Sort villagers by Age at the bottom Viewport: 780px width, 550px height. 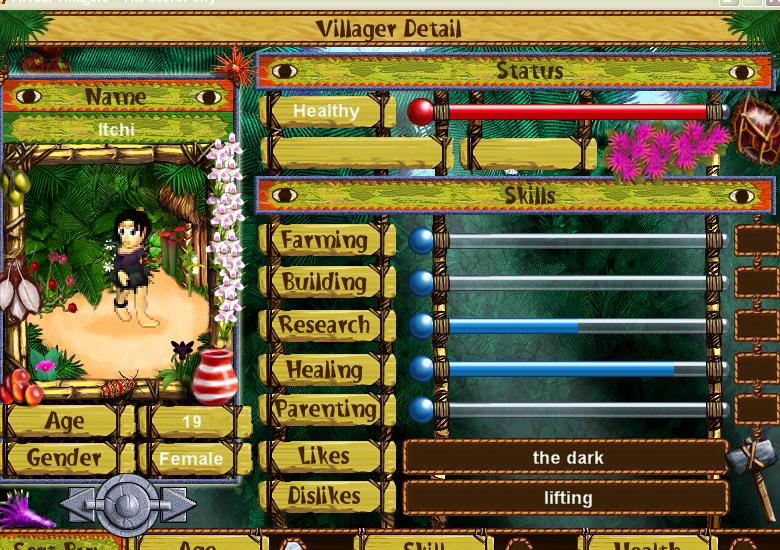196,543
